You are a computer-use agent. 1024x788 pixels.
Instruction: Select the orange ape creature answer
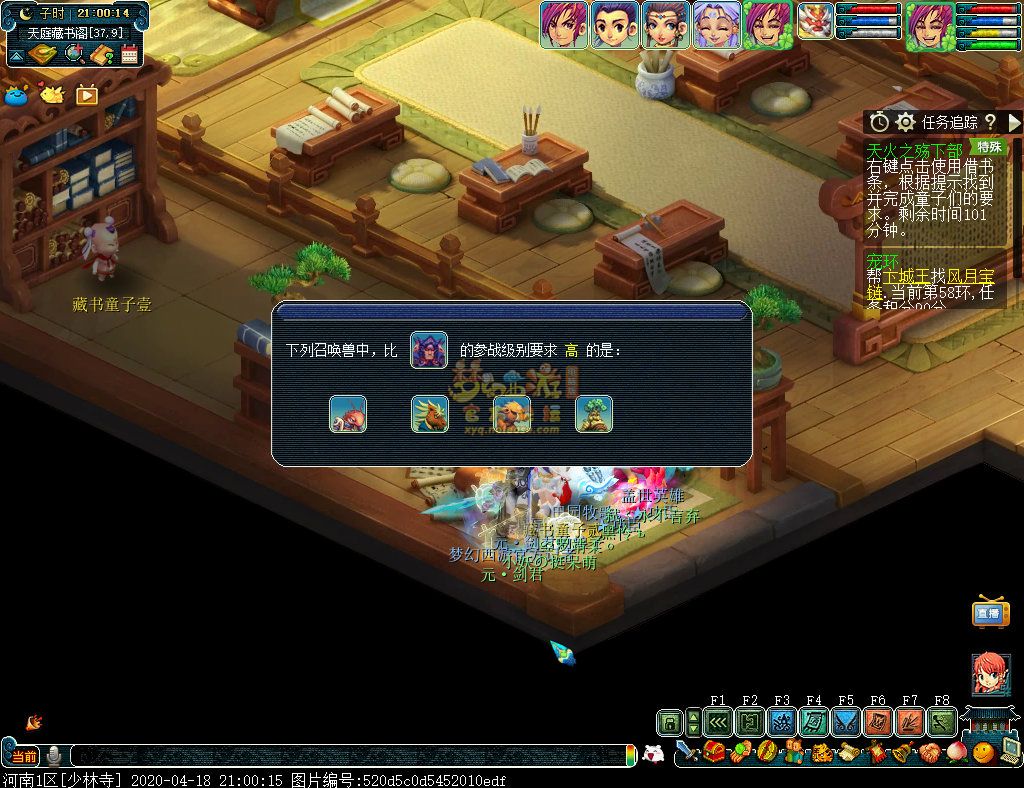512,414
